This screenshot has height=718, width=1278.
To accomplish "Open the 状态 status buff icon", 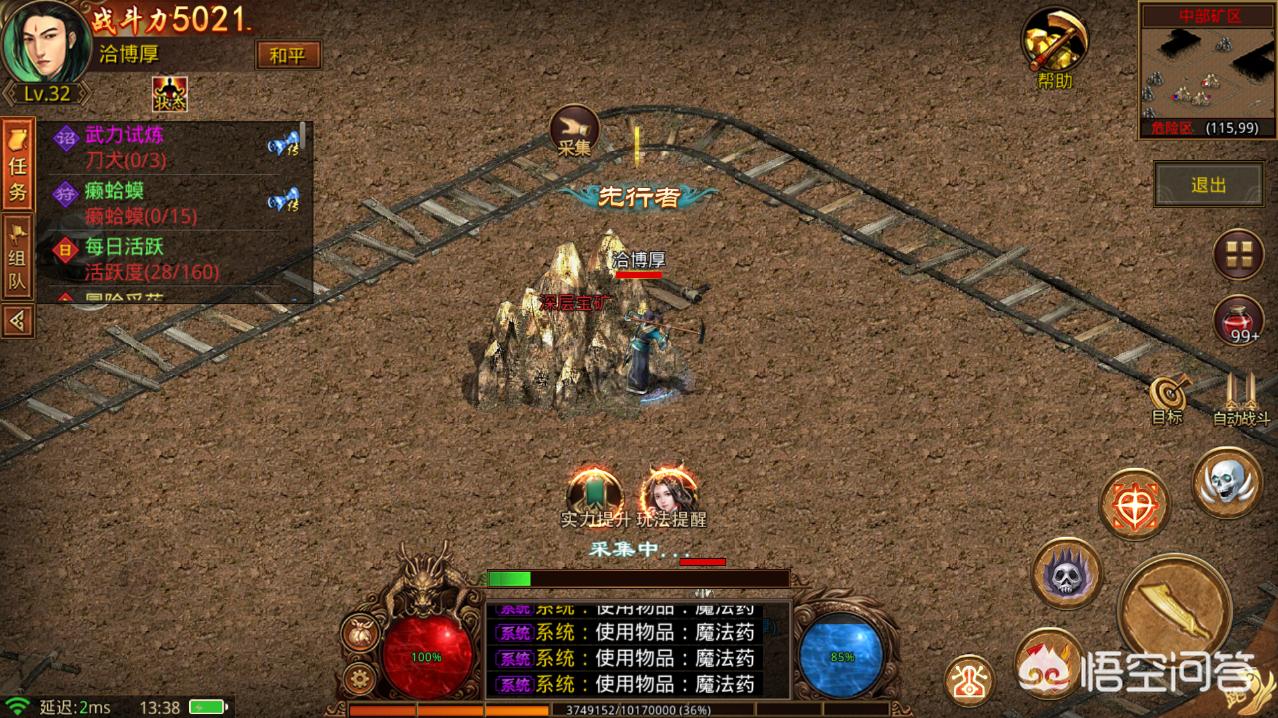I will [x=170, y=95].
